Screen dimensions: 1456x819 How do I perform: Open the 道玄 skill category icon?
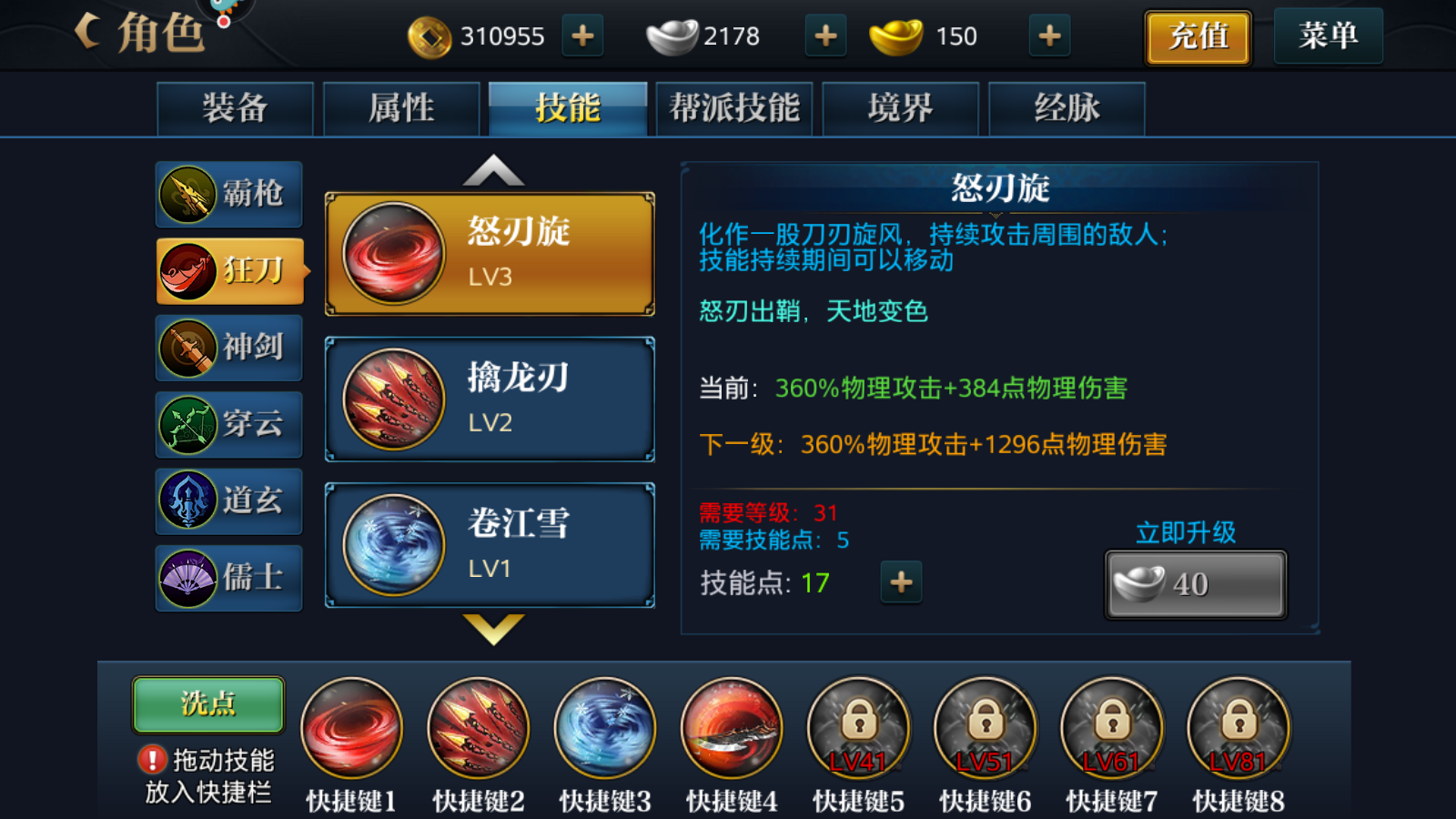pos(227,501)
